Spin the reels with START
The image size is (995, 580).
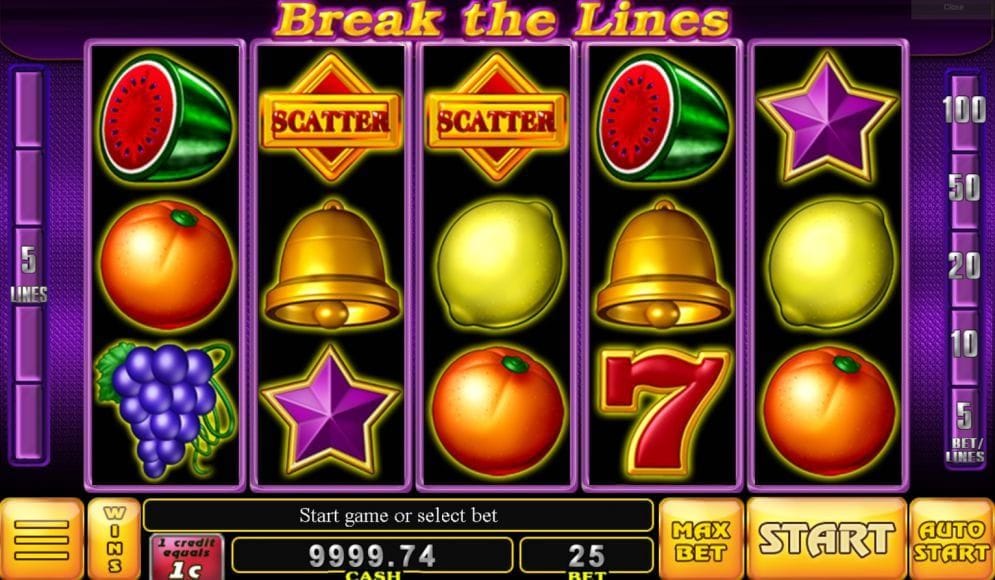(826, 538)
